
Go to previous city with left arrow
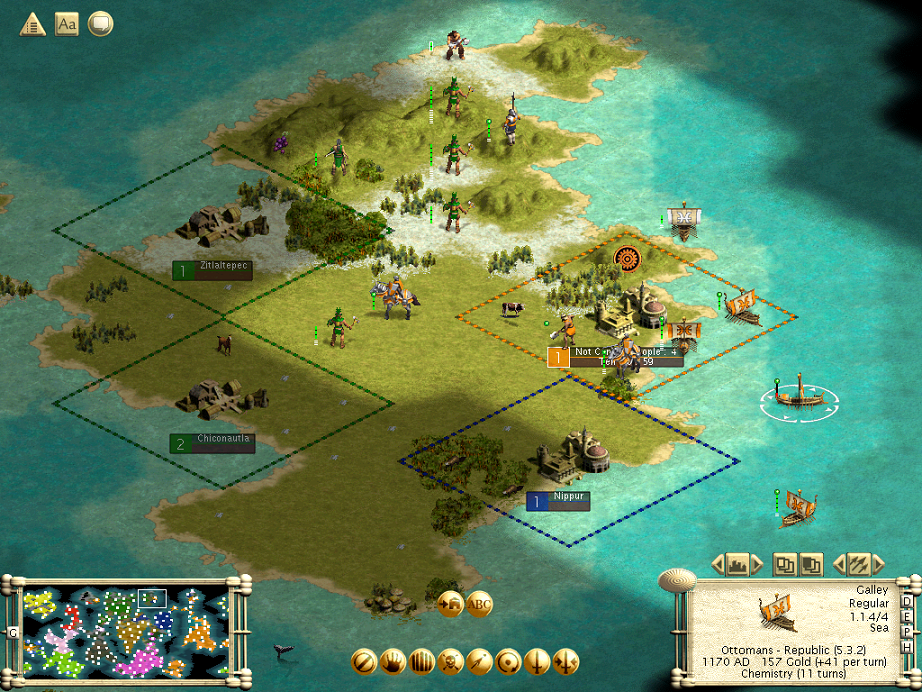(717, 564)
